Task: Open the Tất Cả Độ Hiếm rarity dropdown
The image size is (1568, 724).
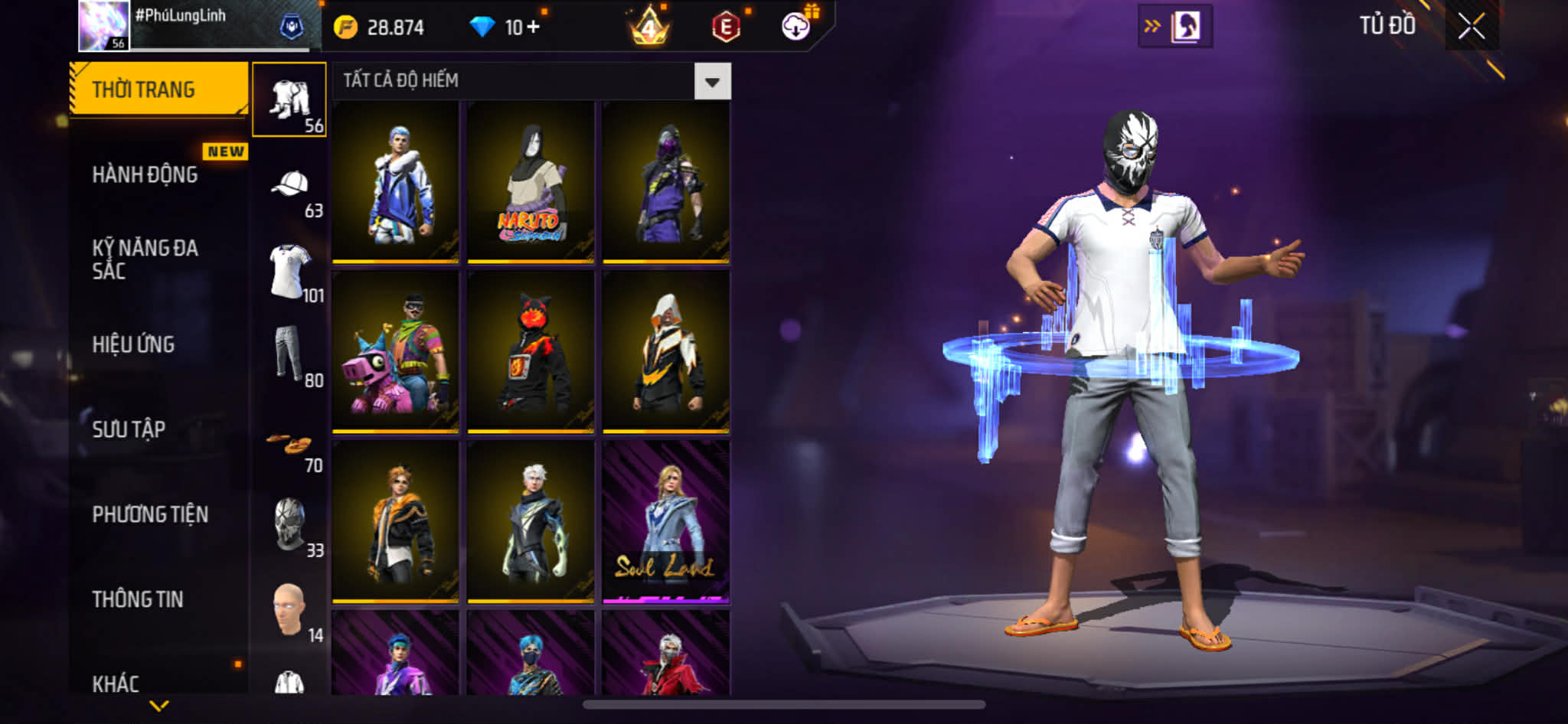Action: coord(711,81)
